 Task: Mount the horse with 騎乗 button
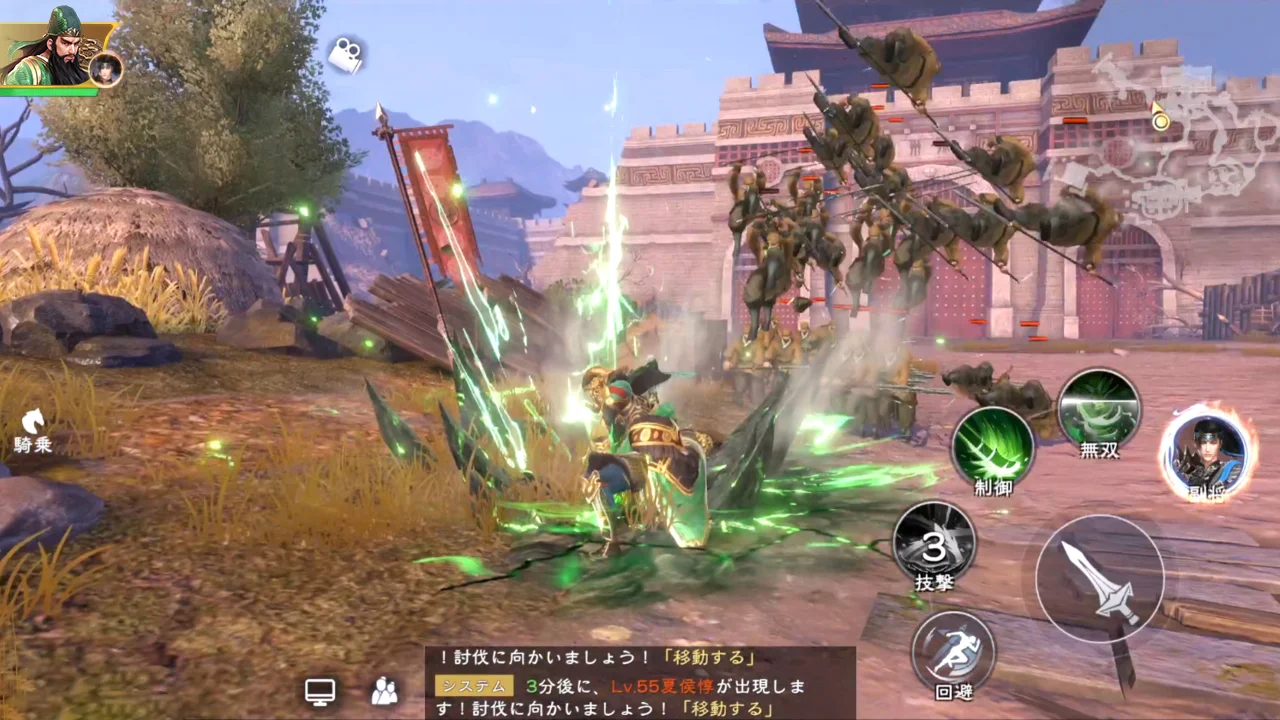coord(33,428)
